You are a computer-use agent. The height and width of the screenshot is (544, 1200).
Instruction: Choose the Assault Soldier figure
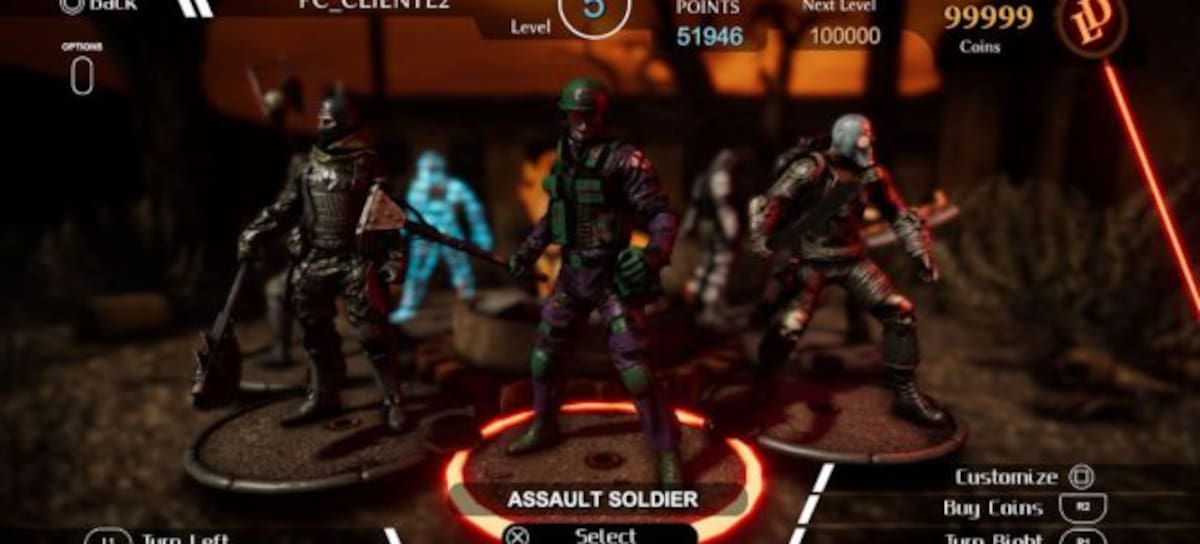click(592, 270)
